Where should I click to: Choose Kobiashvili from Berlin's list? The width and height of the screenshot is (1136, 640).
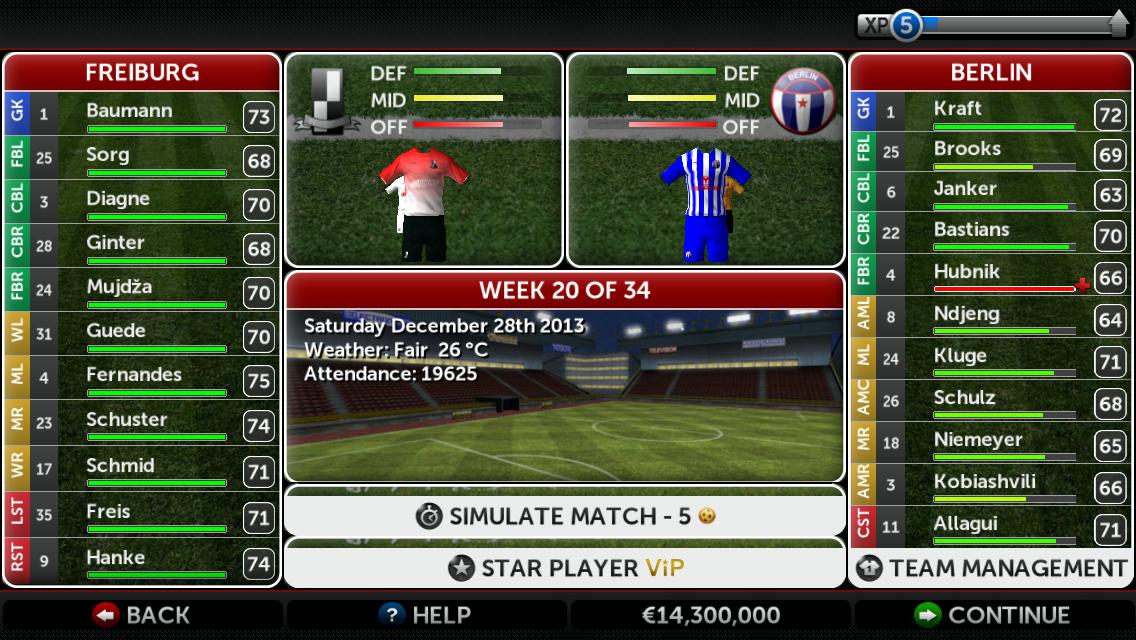(990, 485)
